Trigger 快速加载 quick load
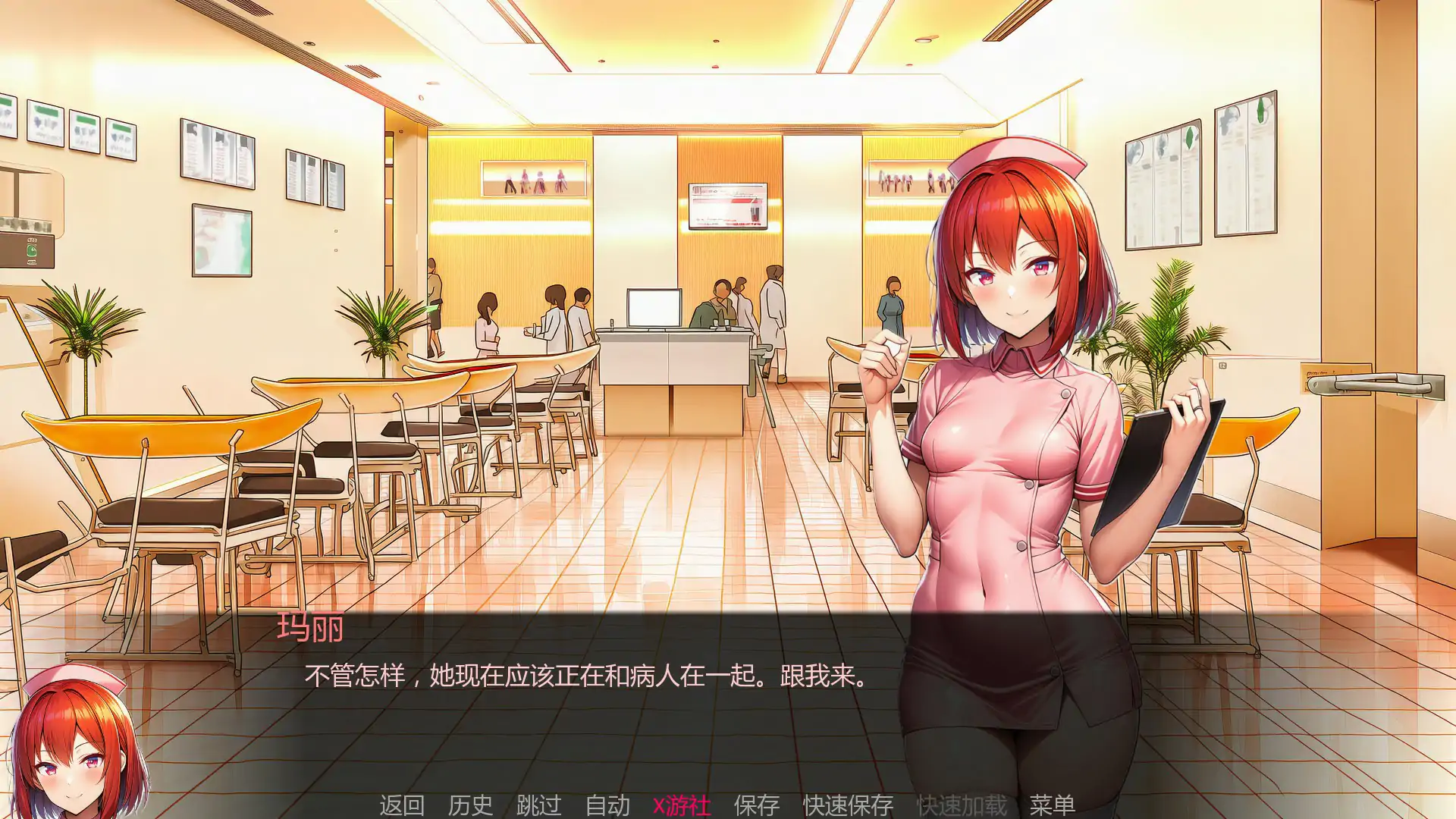1456x819 pixels. pyautogui.click(x=962, y=805)
